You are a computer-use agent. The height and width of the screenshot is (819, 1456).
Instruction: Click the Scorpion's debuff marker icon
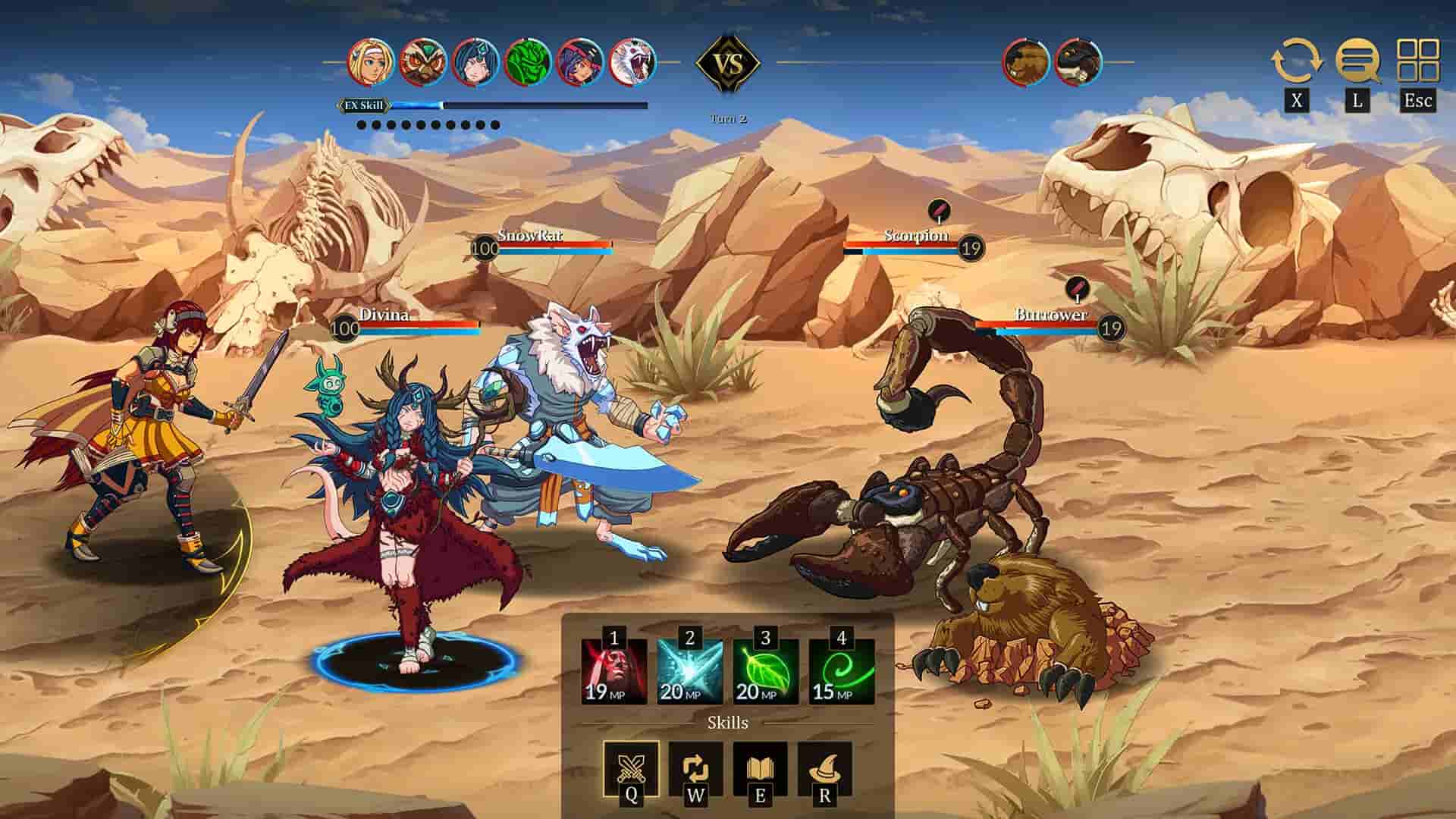pyautogui.click(x=938, y=209)
